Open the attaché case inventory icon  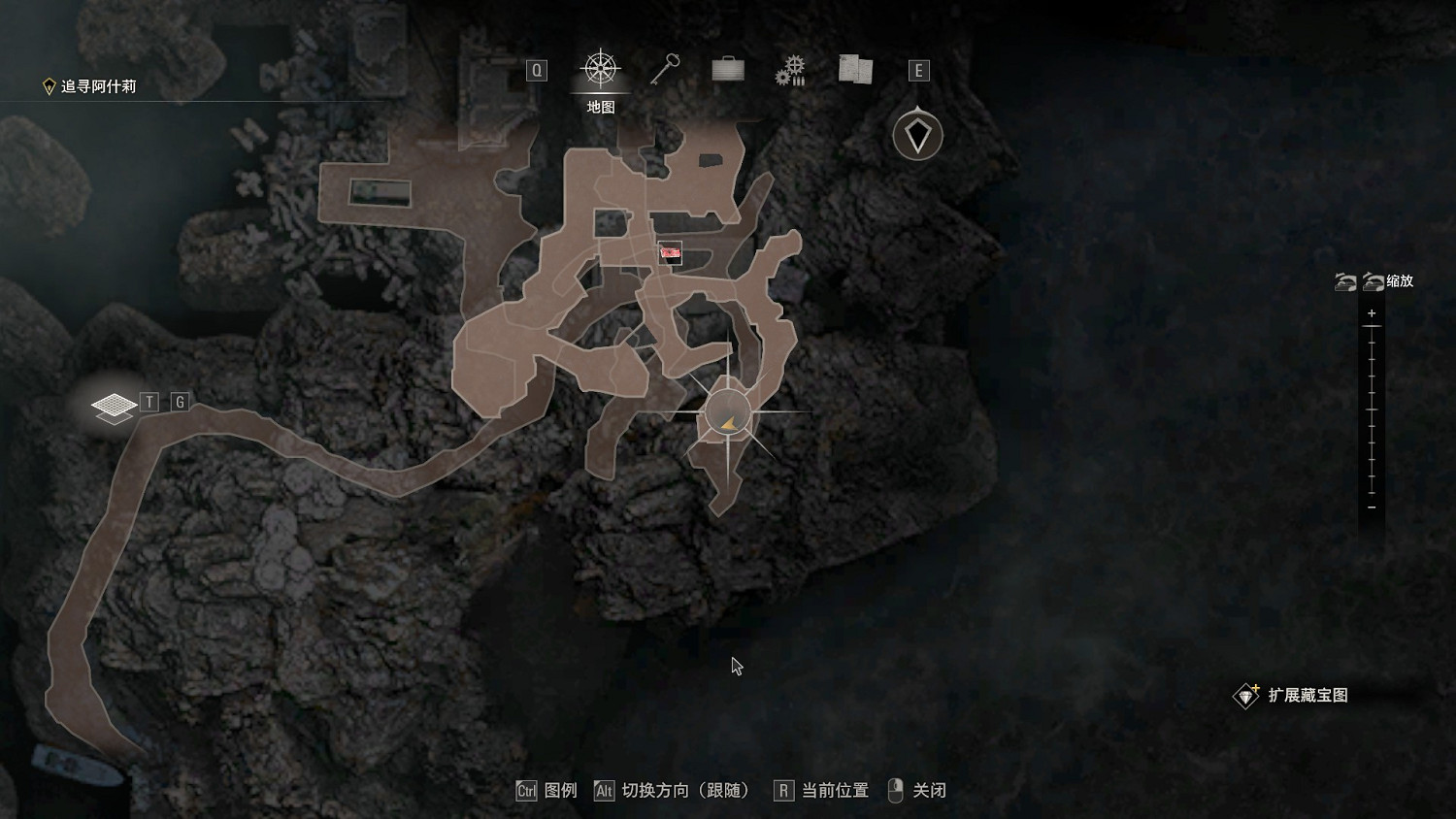pyautogui.click(x=727, y=69)
